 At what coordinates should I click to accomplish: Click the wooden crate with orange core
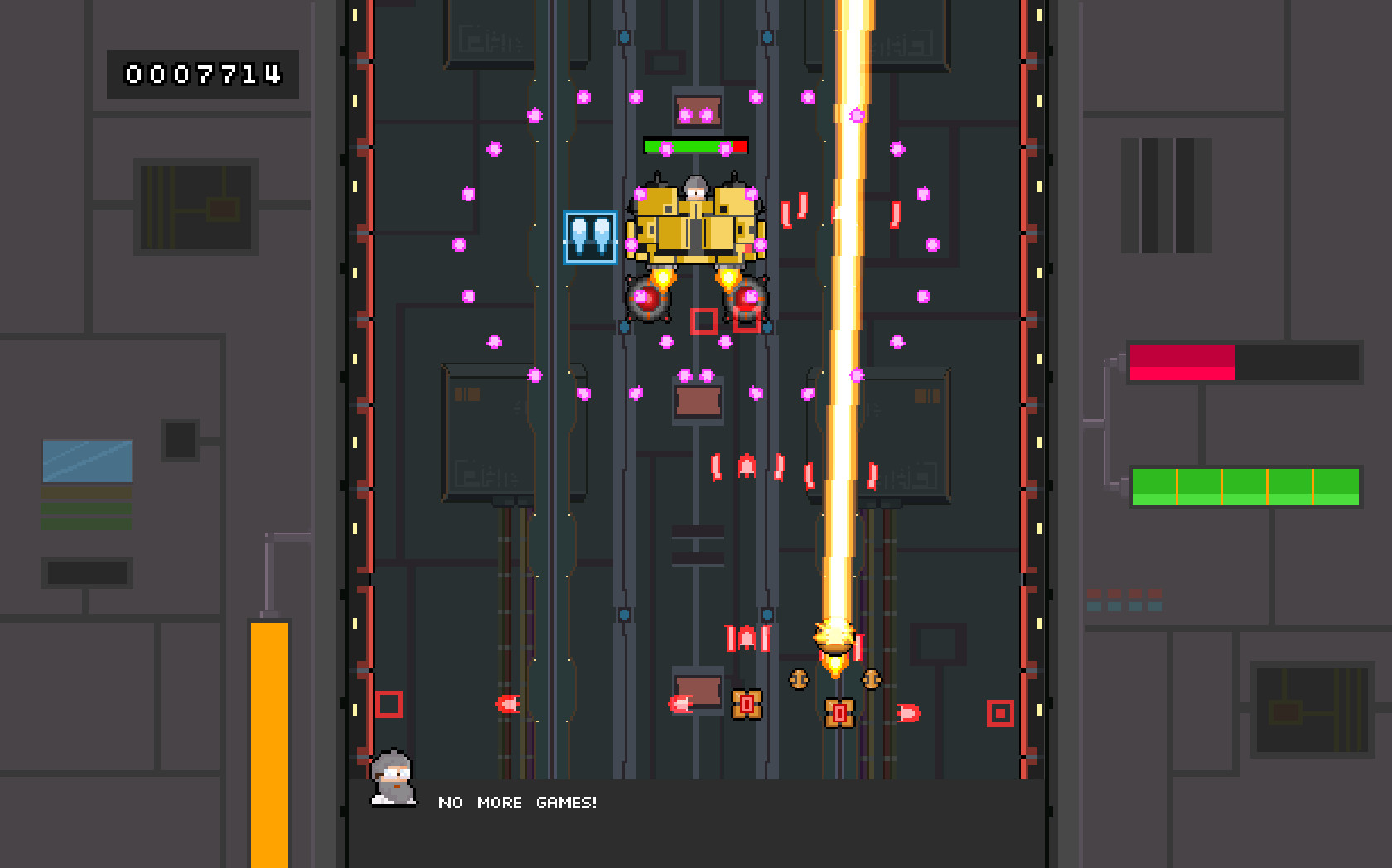839,711
